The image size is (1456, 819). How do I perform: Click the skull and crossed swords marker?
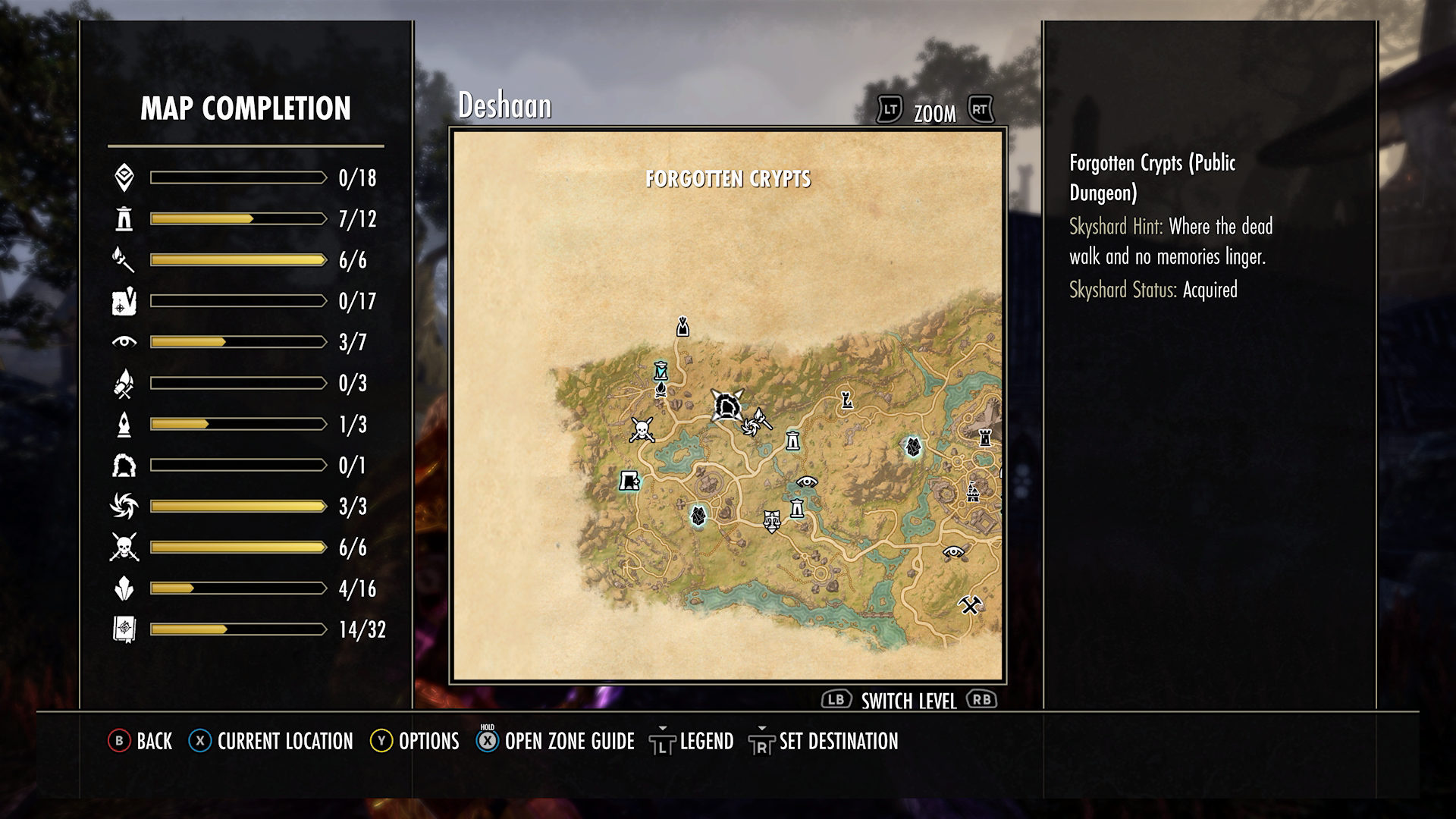642,430
